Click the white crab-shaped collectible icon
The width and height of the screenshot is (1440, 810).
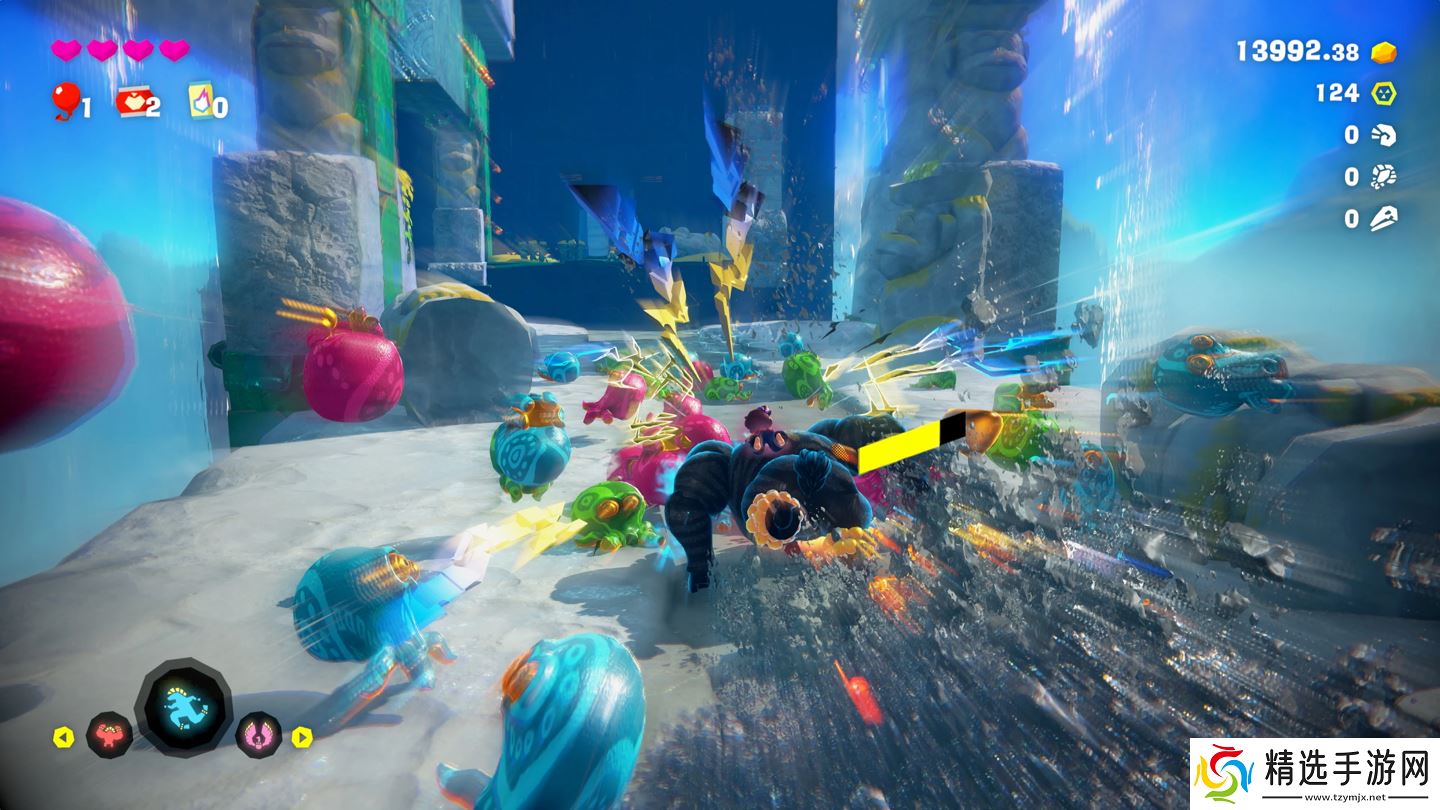[x=1383, y=177]
